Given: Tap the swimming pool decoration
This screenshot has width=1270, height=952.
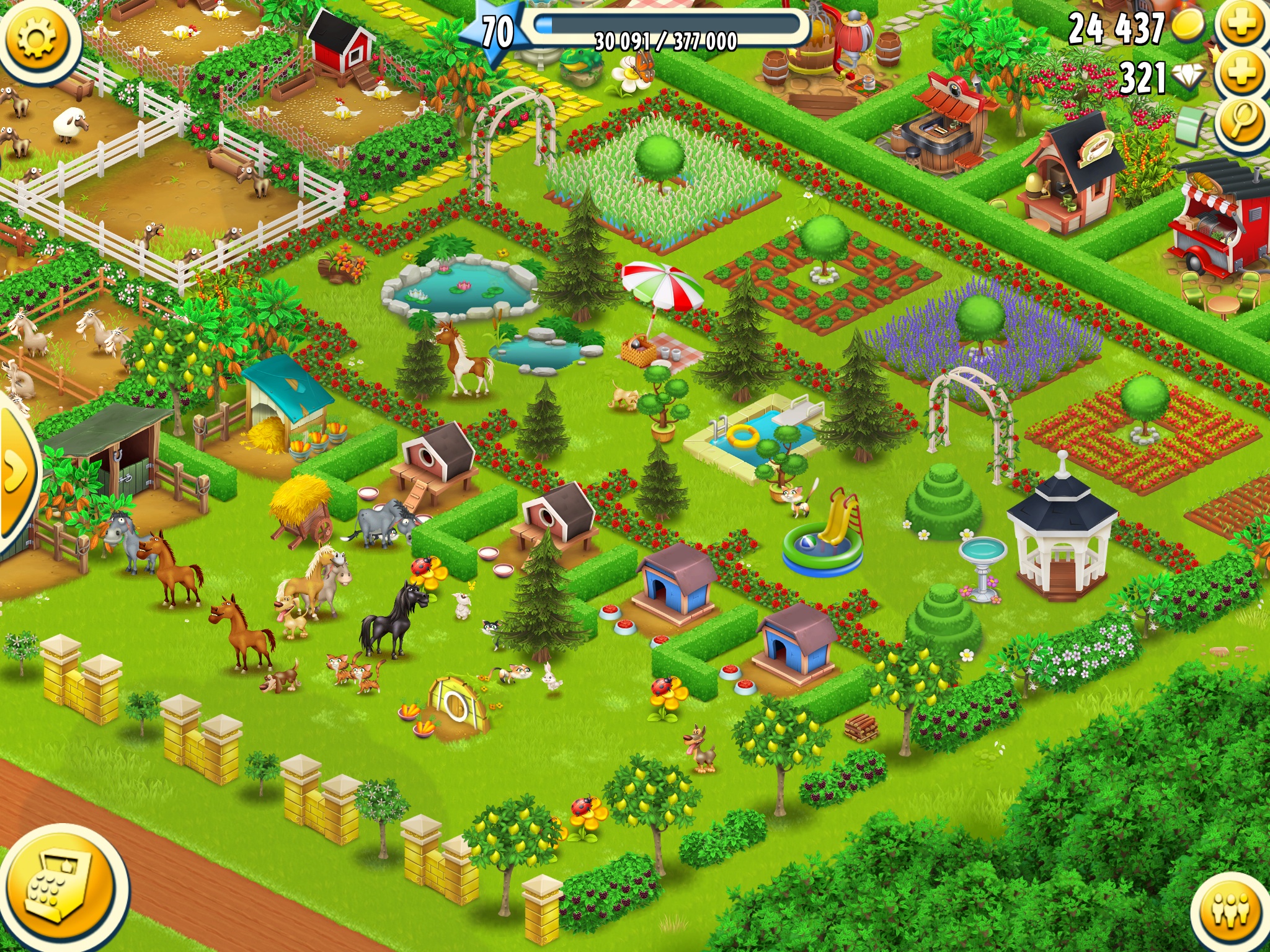Looking at the screenshot, I should click(x=763, y=434).
